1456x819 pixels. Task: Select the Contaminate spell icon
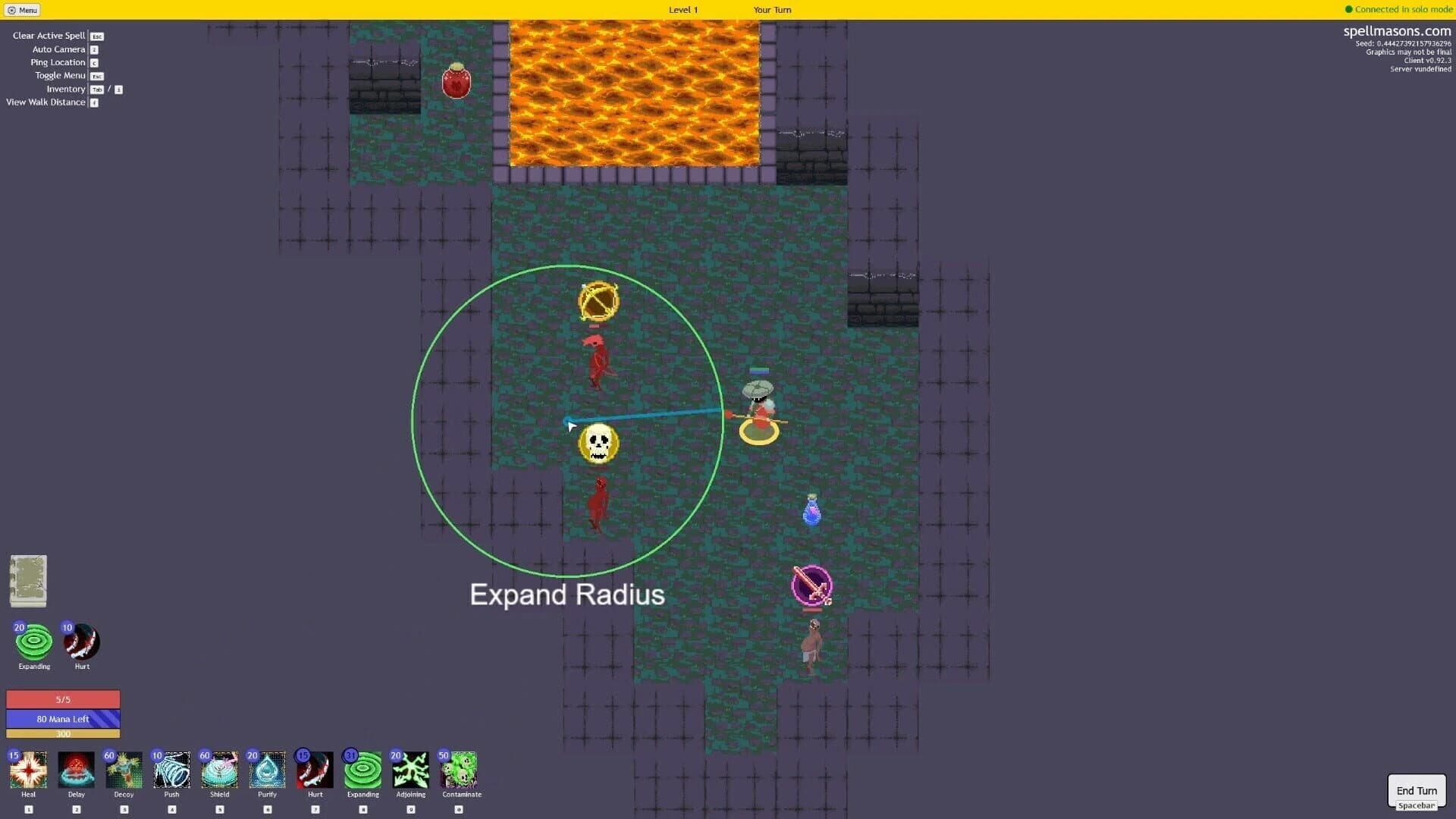pos(460,770)
